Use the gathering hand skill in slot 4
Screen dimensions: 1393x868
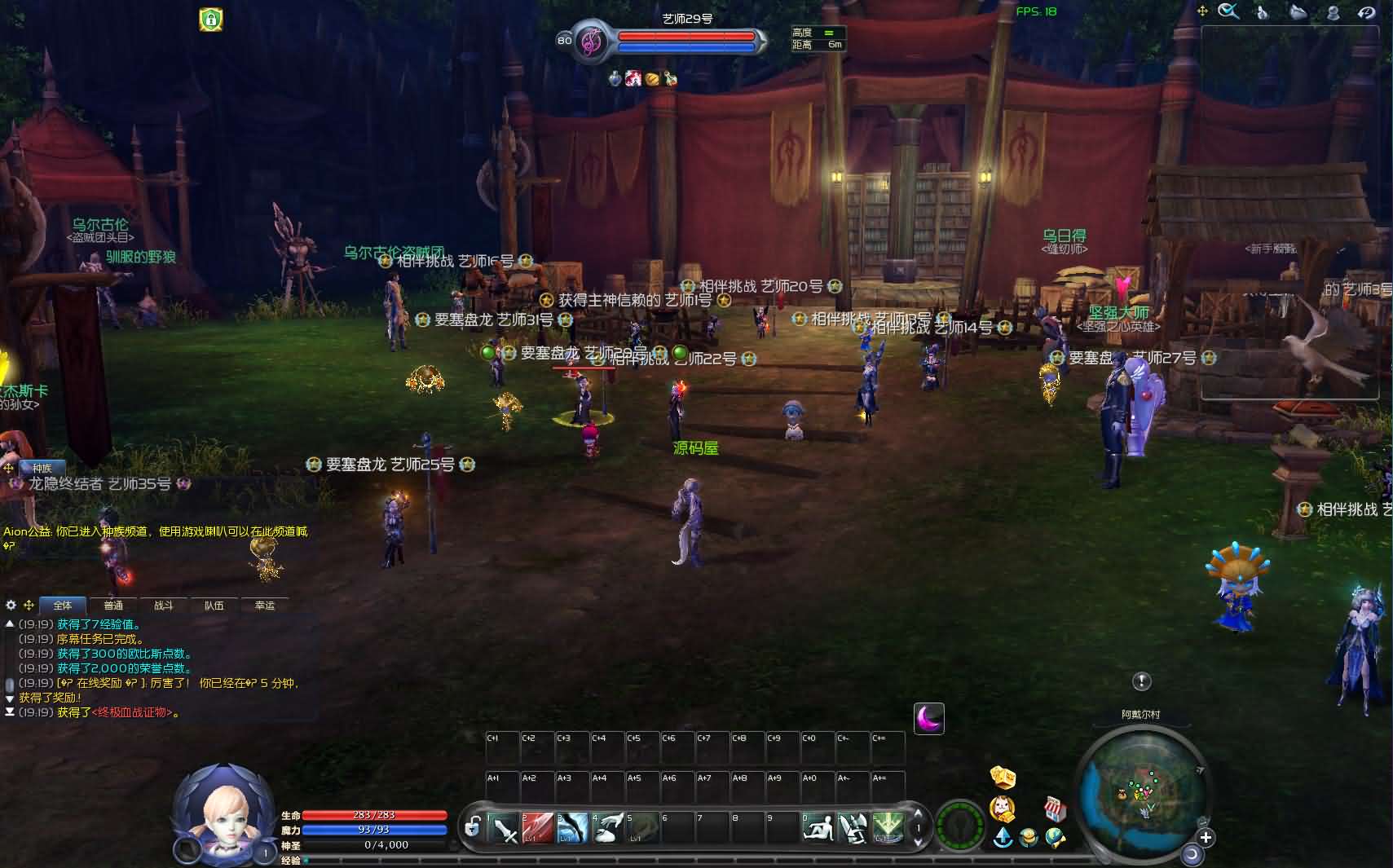pos(608,828)
